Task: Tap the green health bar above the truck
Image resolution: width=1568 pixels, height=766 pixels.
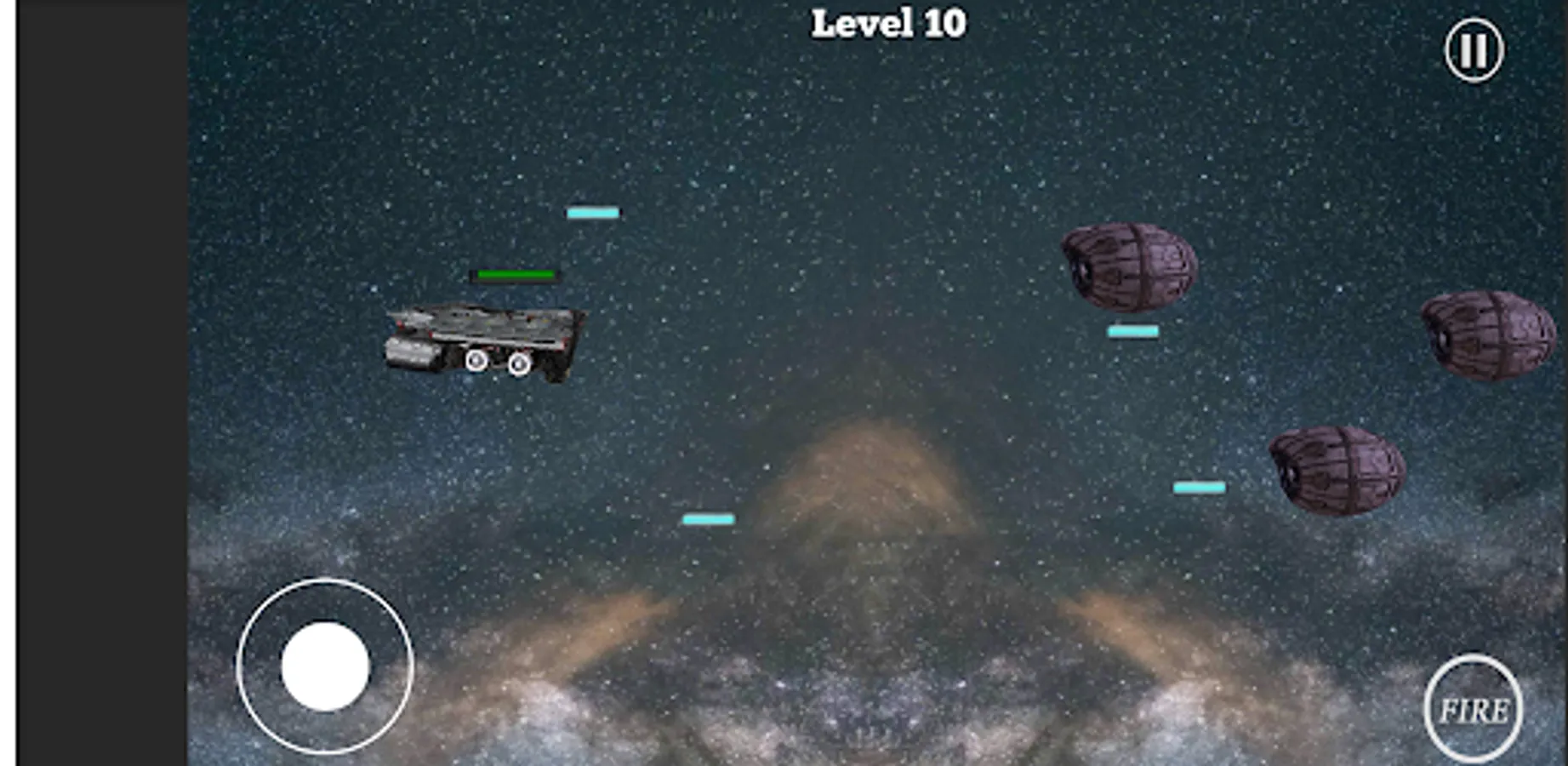Action: (x=515, y=275)
